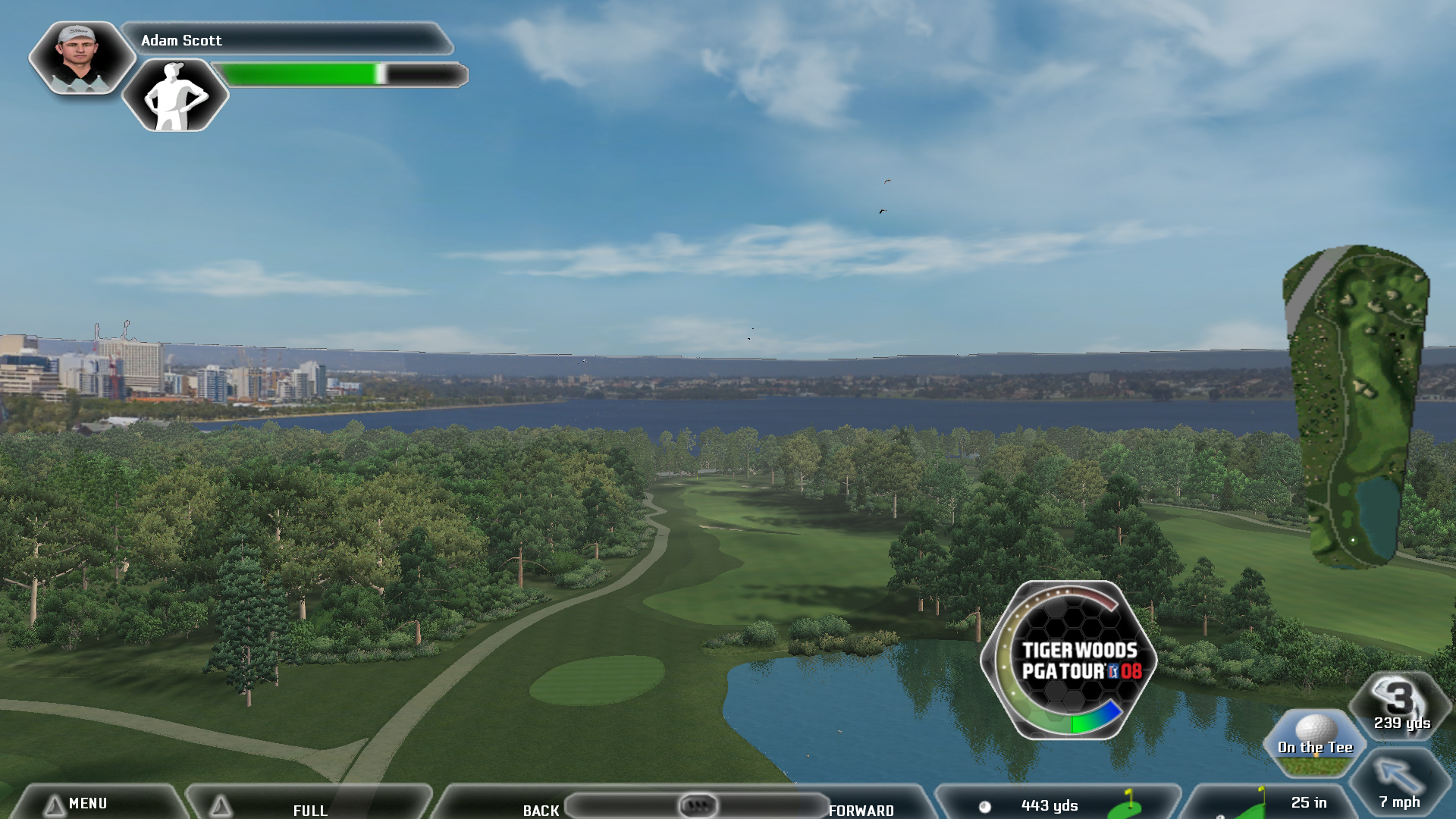
Task: Open the MENU button
Action: [87, 803]
